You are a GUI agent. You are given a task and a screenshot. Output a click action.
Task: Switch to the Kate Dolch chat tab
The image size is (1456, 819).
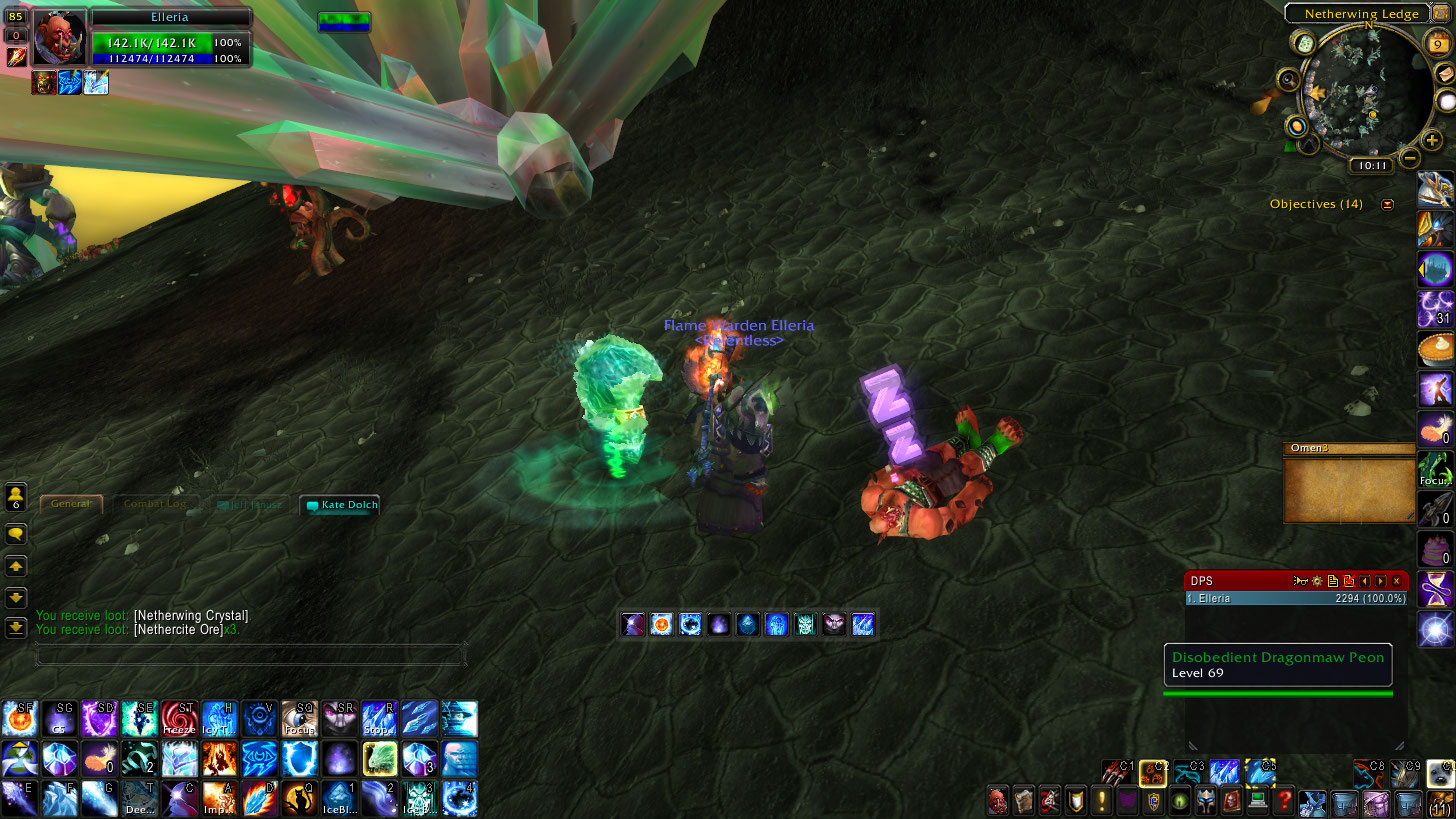coord(340,505)
